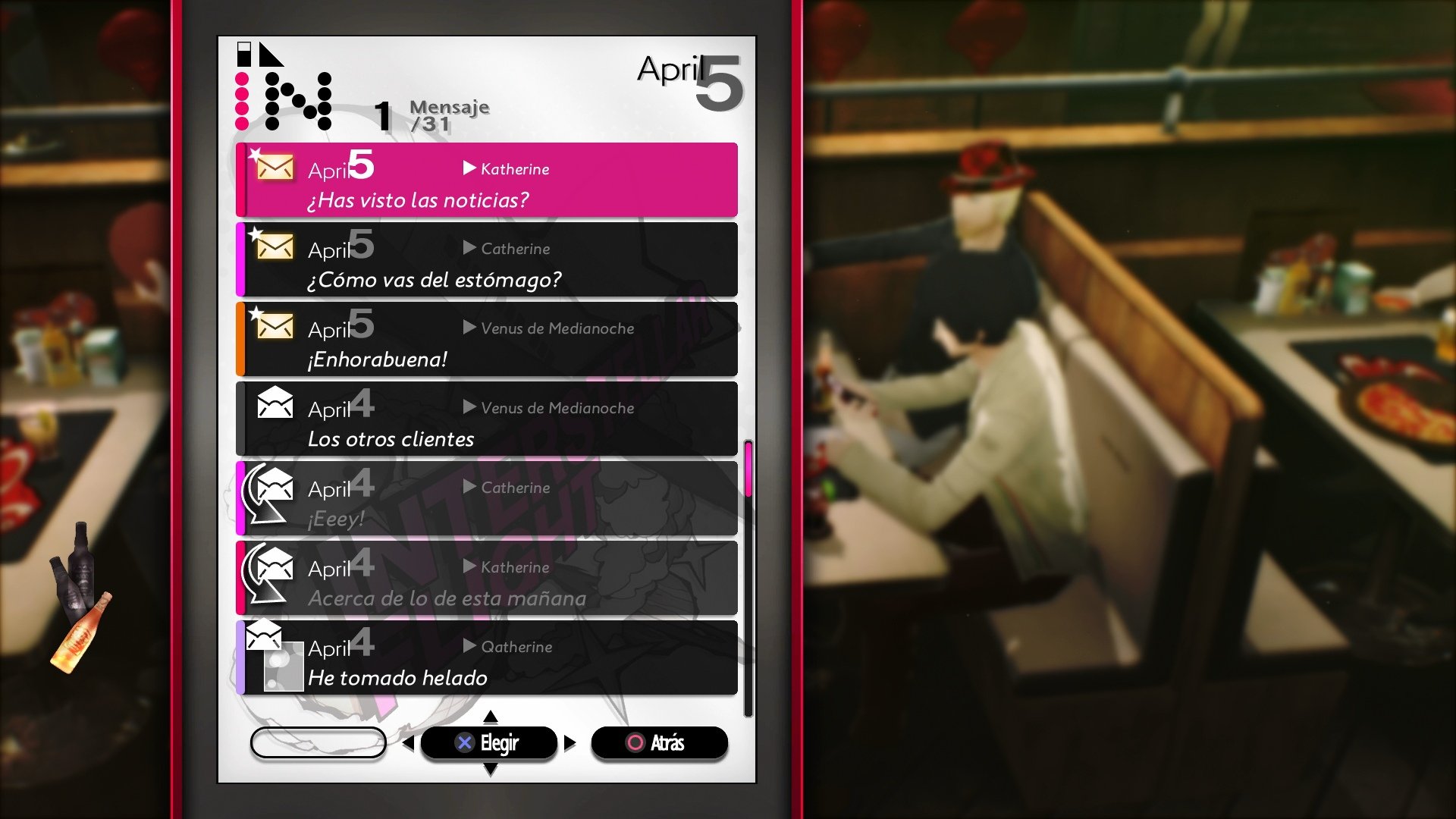Click the photo attachment thumbnail on He tomado helado
The width and height of the screenshot is (1456, 819).
pyautogui.click(x=282, y=667)
